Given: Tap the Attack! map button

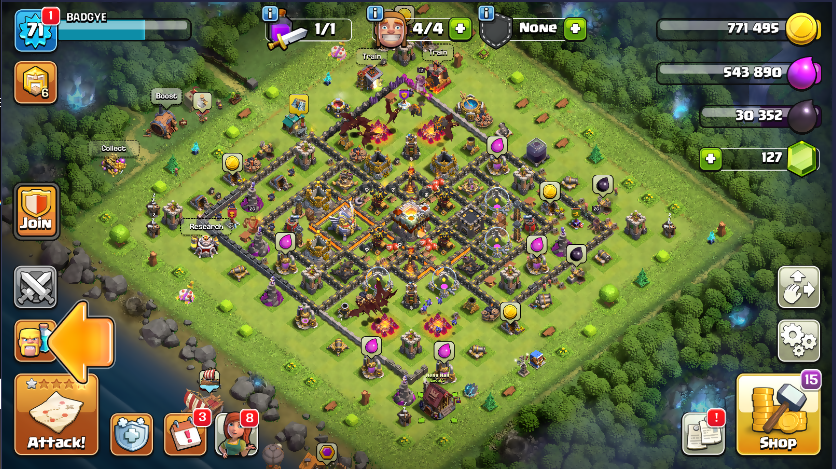Looking at the screenshot, I should click(x=56, y=414).
